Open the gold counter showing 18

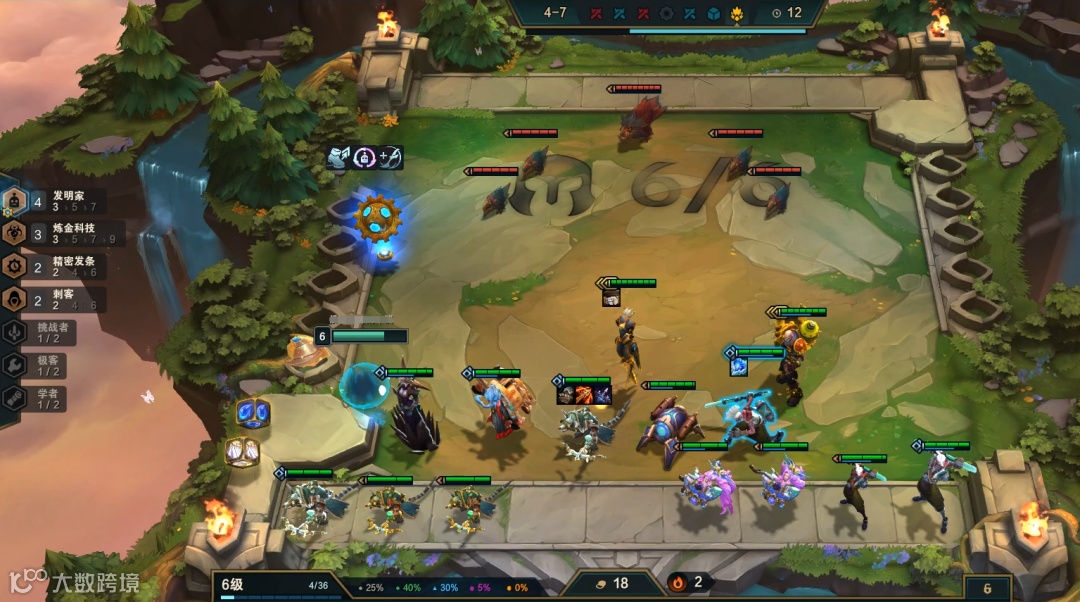point(612,583)
